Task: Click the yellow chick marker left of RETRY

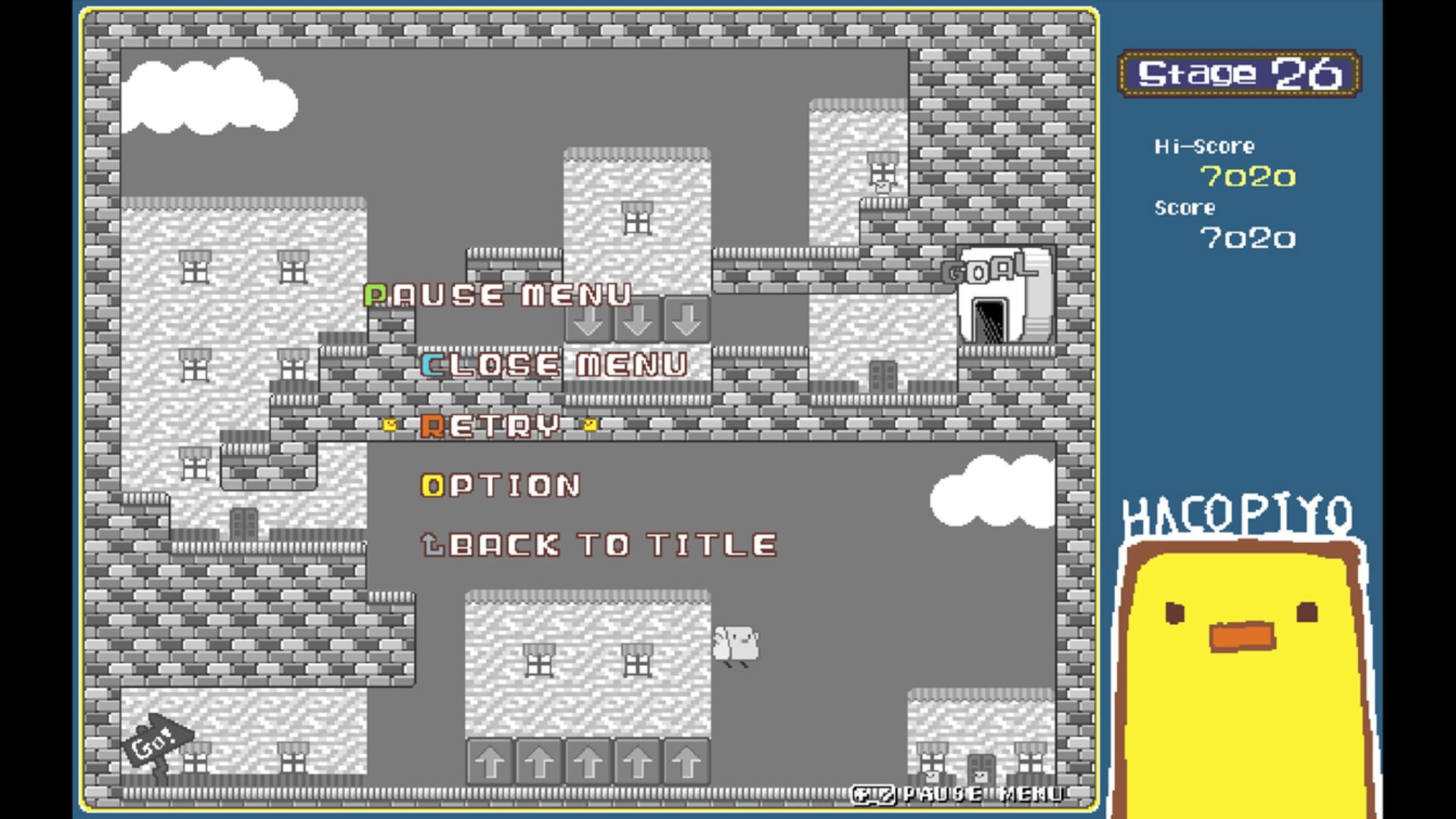Action: click(x=389, y=425)
